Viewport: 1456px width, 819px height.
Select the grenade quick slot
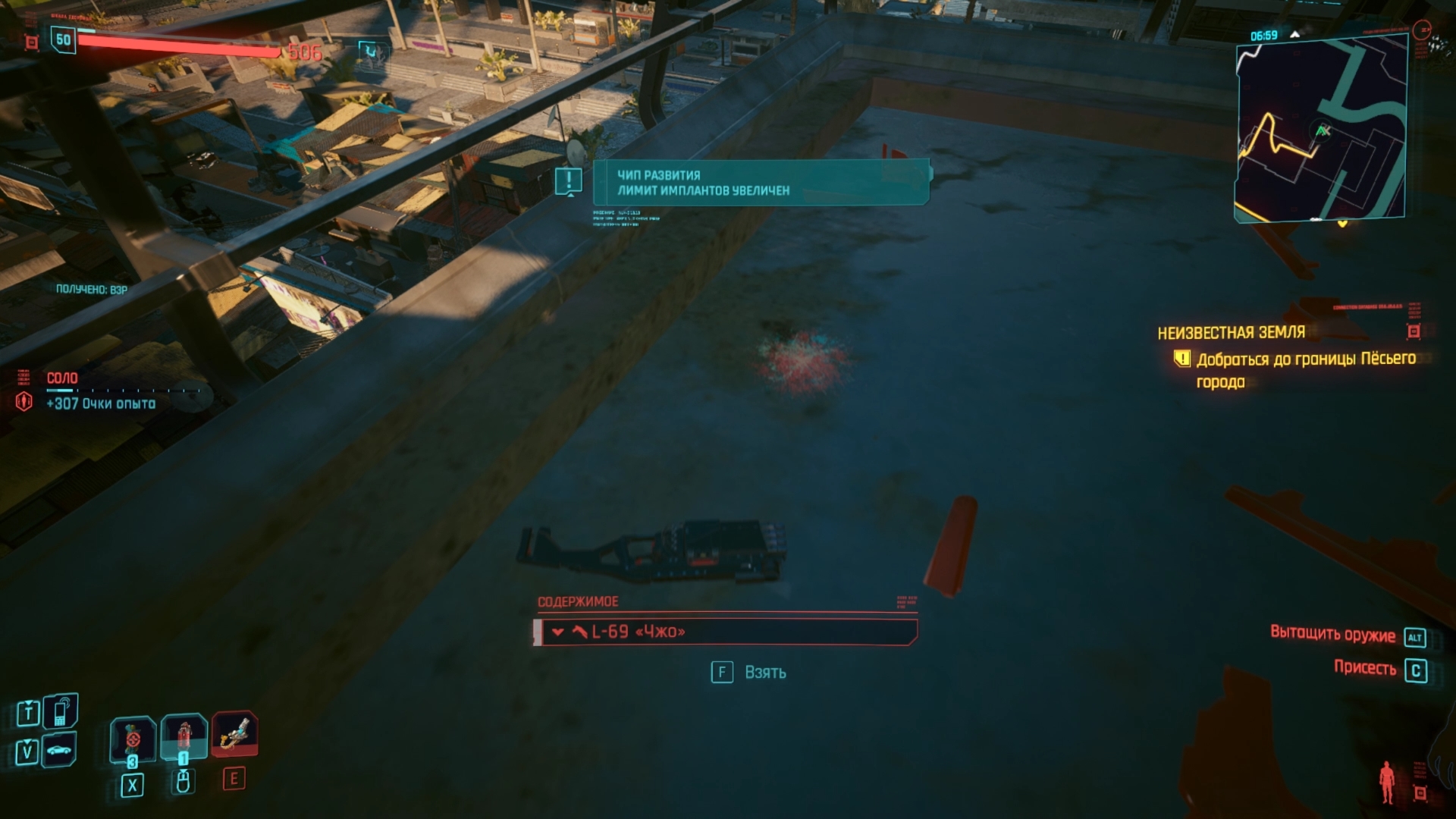[x=133, y=738]
